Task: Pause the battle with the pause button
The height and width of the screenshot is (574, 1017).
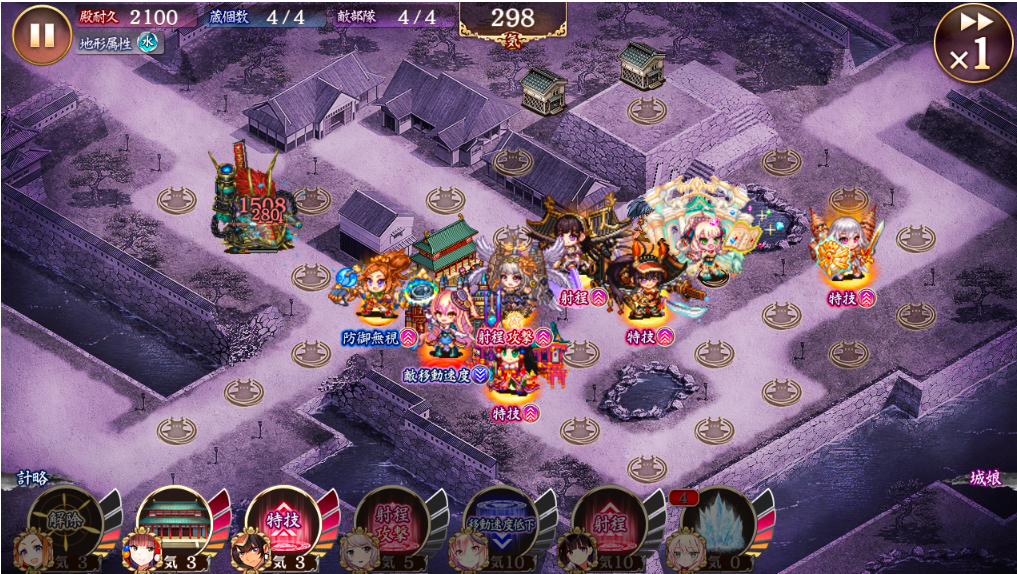Action: pyautogui.click(x=42, y=35)
